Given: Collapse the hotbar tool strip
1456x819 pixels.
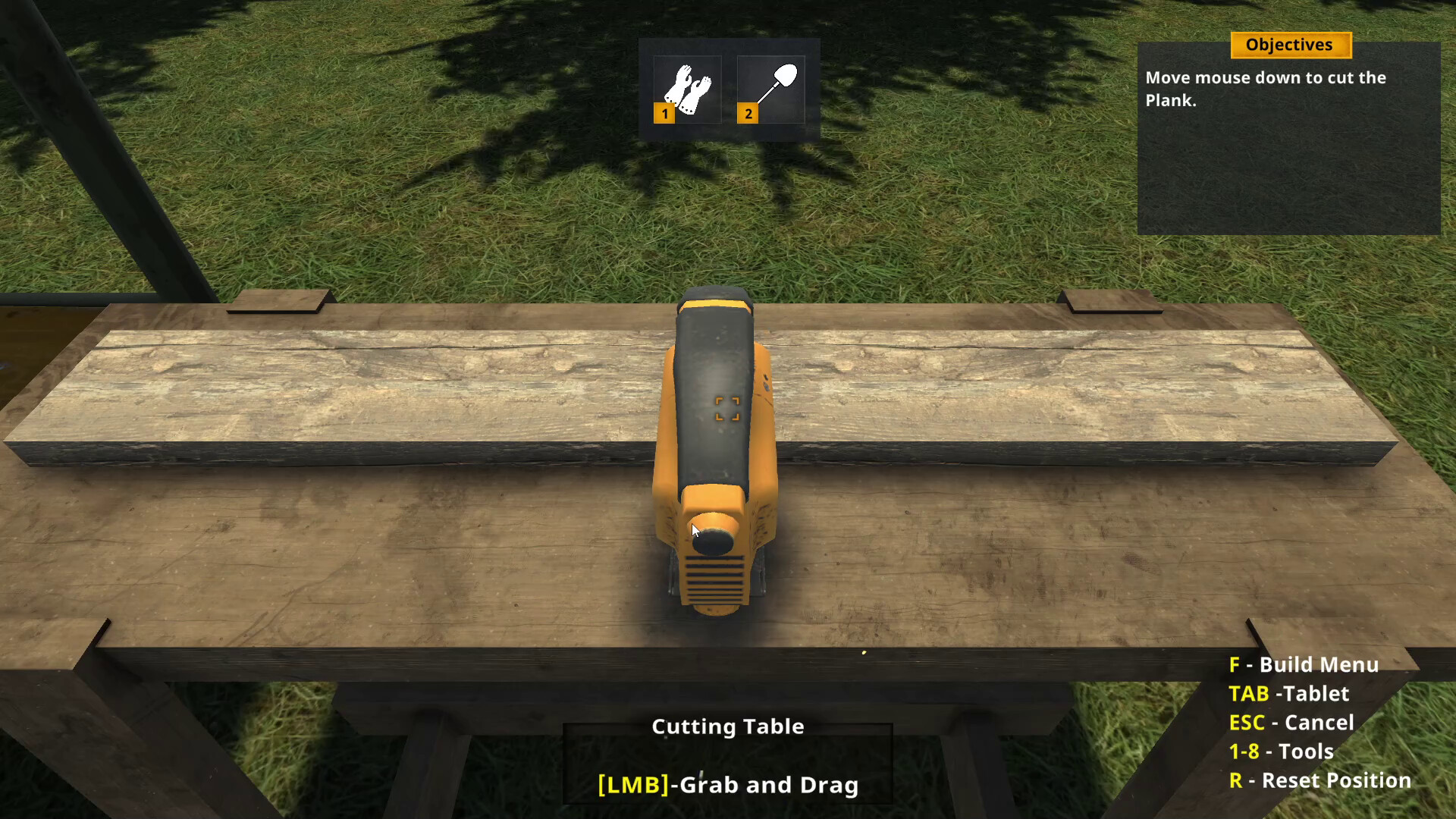Looking at the screenshot, I should click(728, 89).
